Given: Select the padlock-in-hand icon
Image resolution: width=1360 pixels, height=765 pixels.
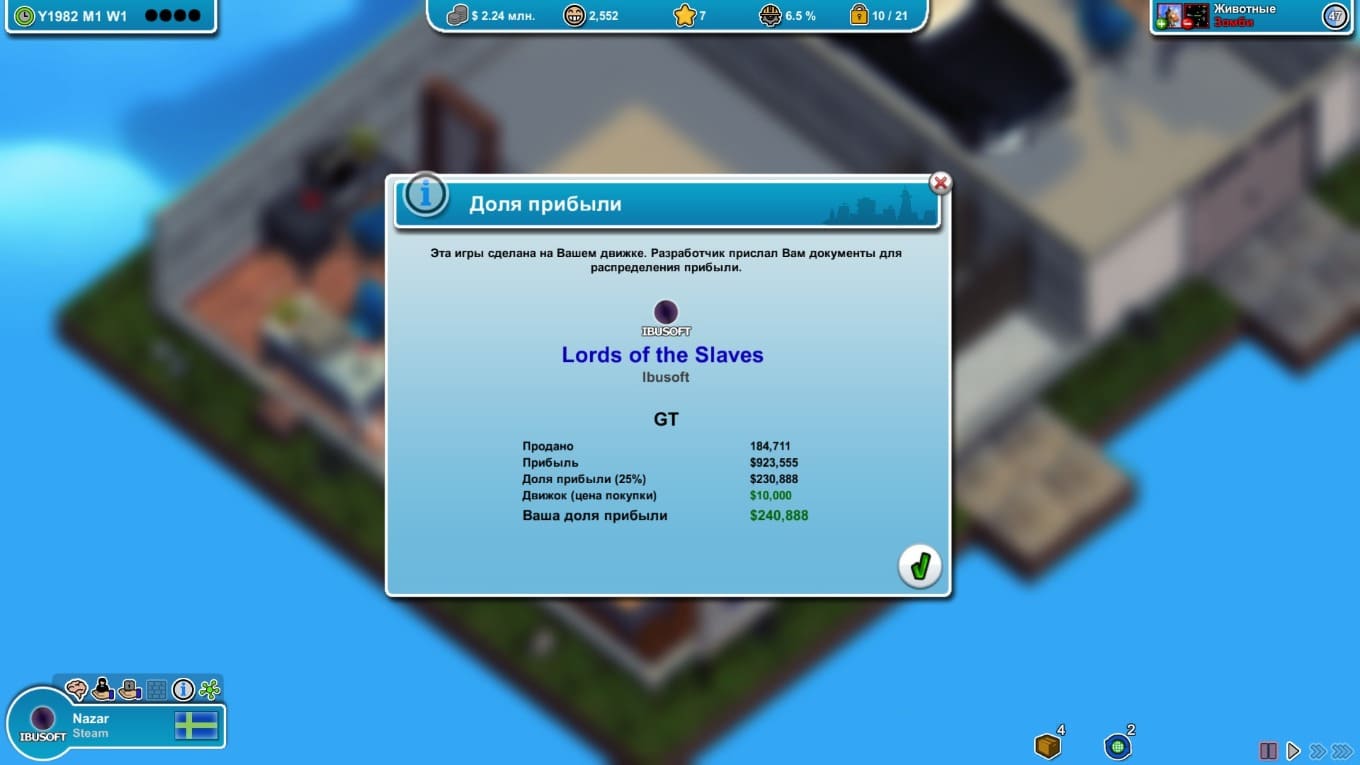Looking at the screenshot, I should [x=130, y=689].
